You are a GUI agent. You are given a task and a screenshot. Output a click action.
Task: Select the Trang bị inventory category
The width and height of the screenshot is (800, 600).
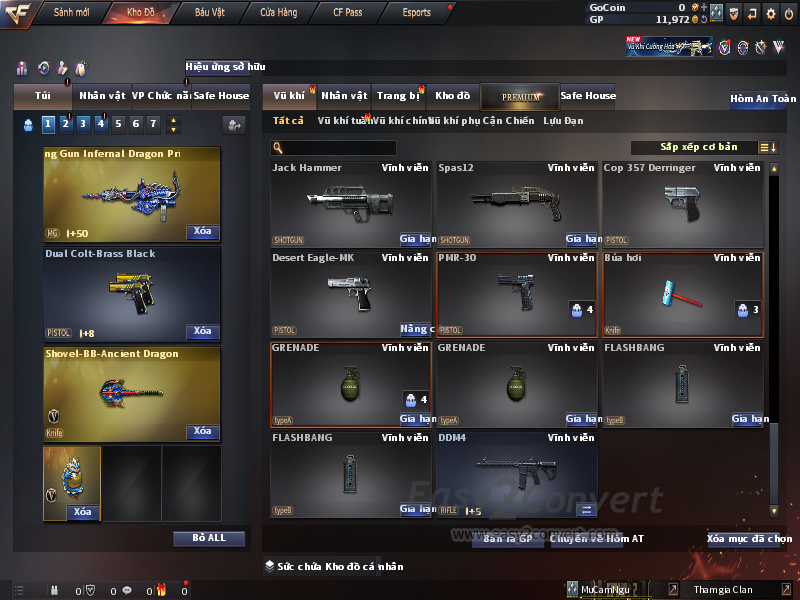point(398,96)
